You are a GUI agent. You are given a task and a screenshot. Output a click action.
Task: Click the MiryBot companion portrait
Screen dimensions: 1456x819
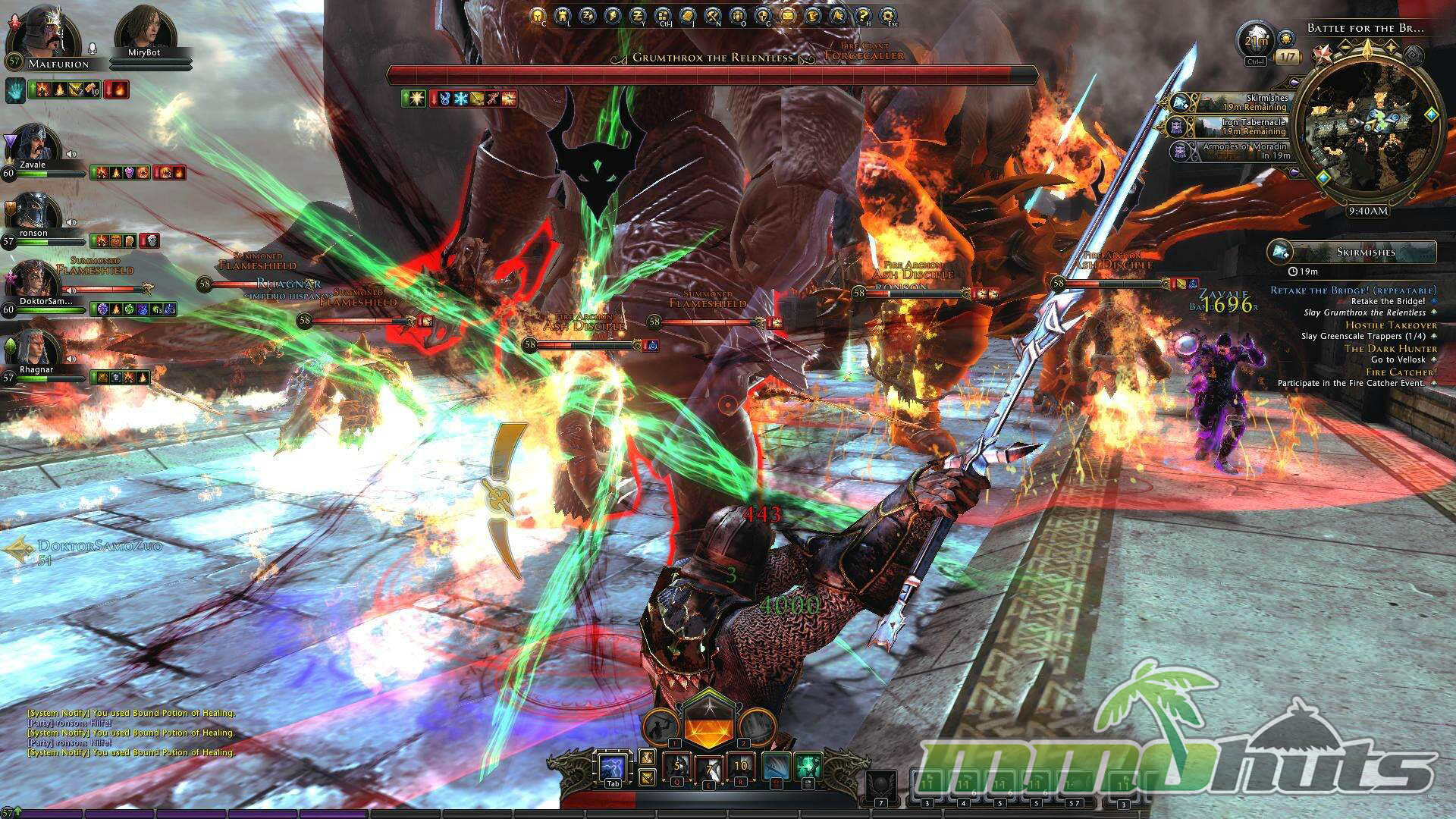144,29
